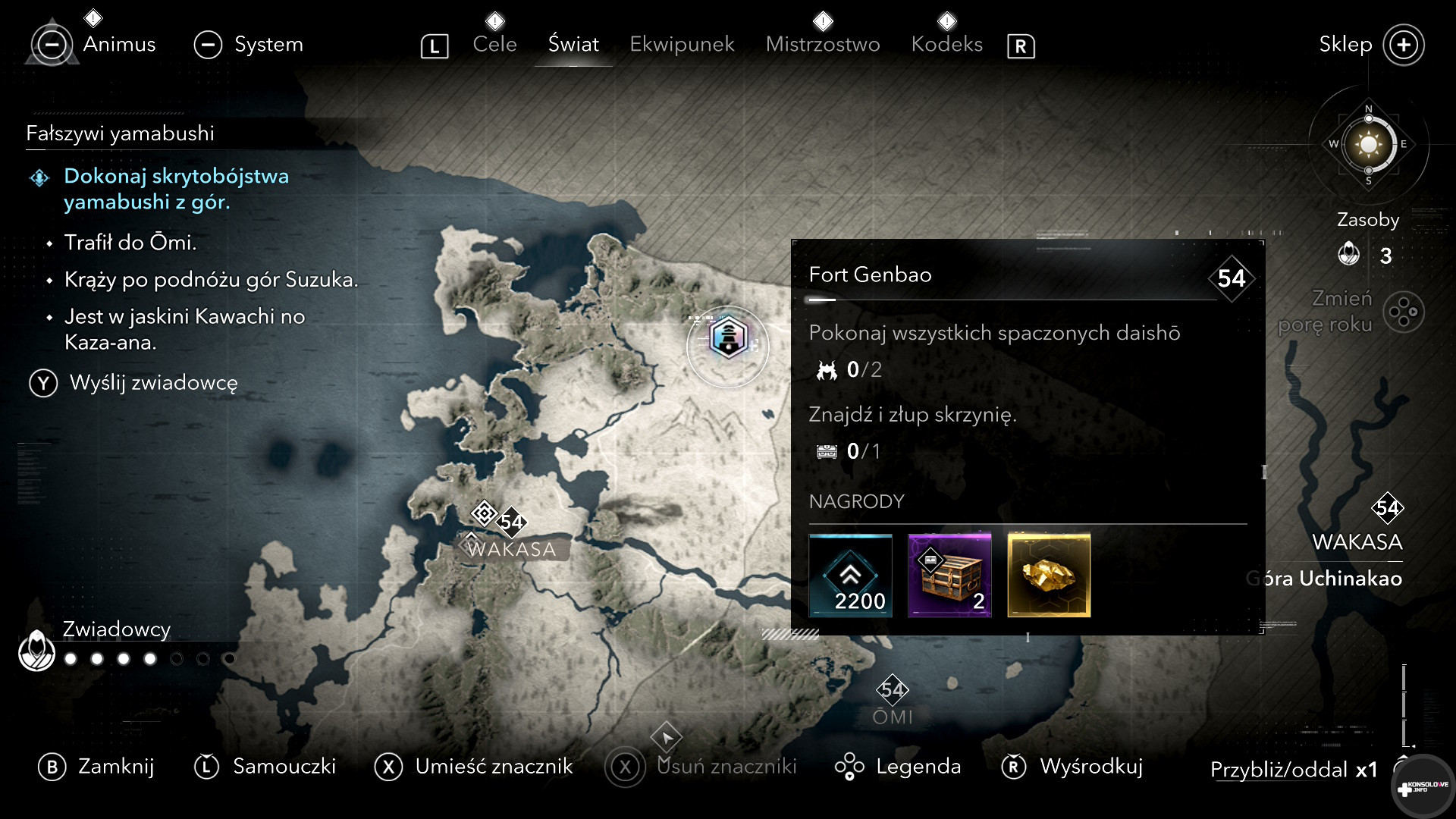Image resolution: width=1456 pixels, height=819 pixels.
Task: Switch to the Cele tab
Action: click(494, 44)
